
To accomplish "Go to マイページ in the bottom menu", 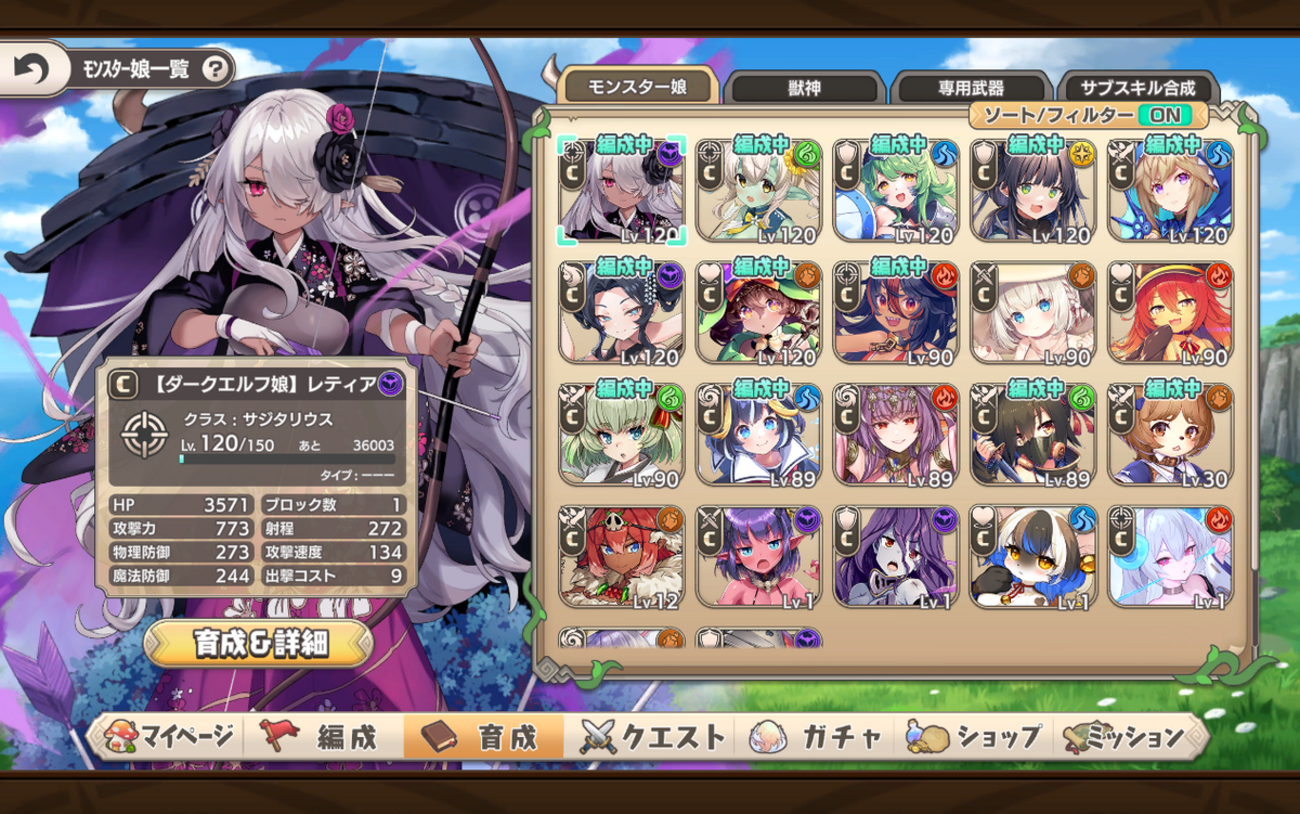I will (169, 737).
